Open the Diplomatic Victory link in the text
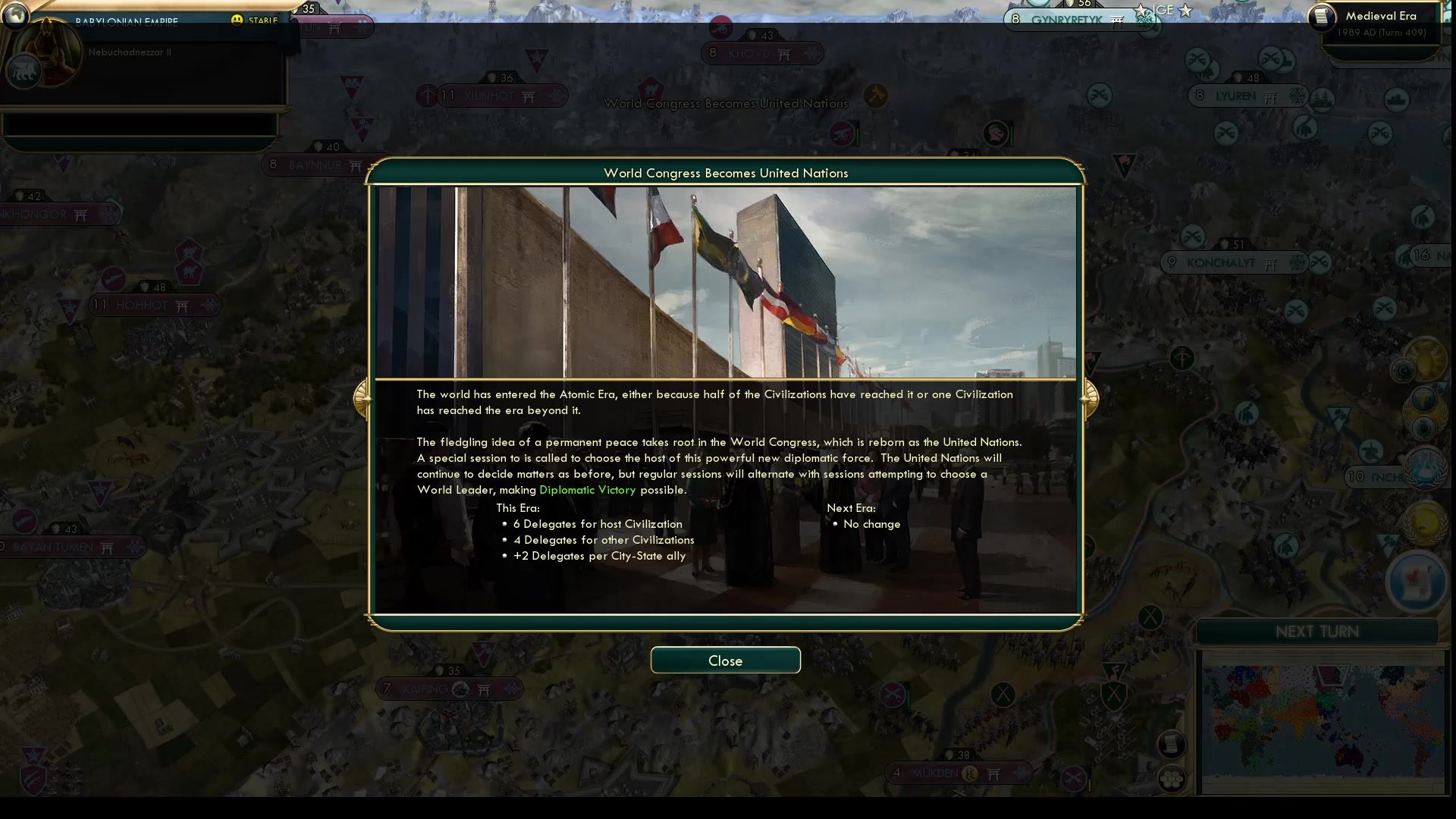Viewport: 1456px width, 819px height. [588, 490]
